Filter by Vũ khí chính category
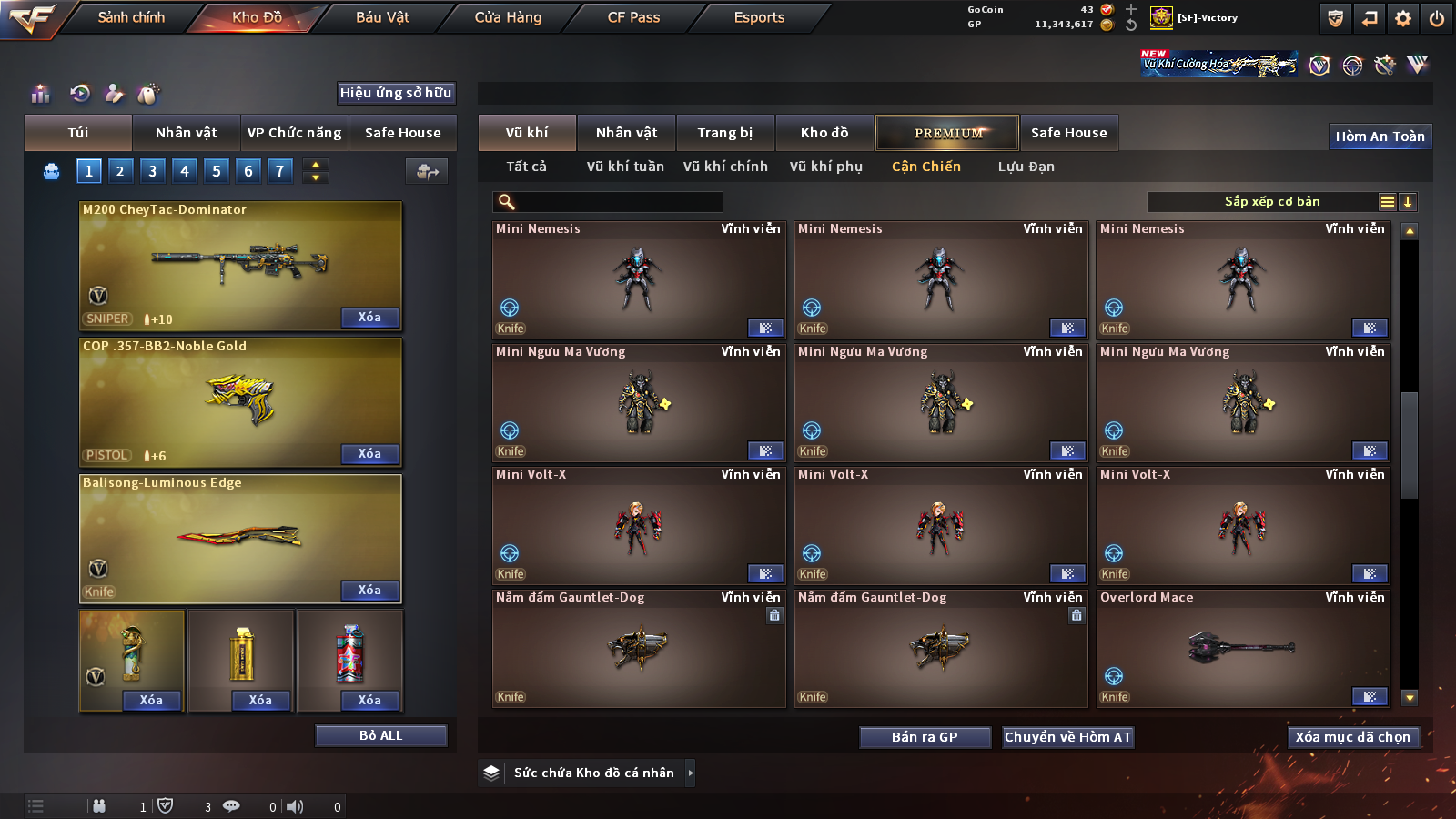The width and height of the screenshot is (1456, 819). point(725,167)
